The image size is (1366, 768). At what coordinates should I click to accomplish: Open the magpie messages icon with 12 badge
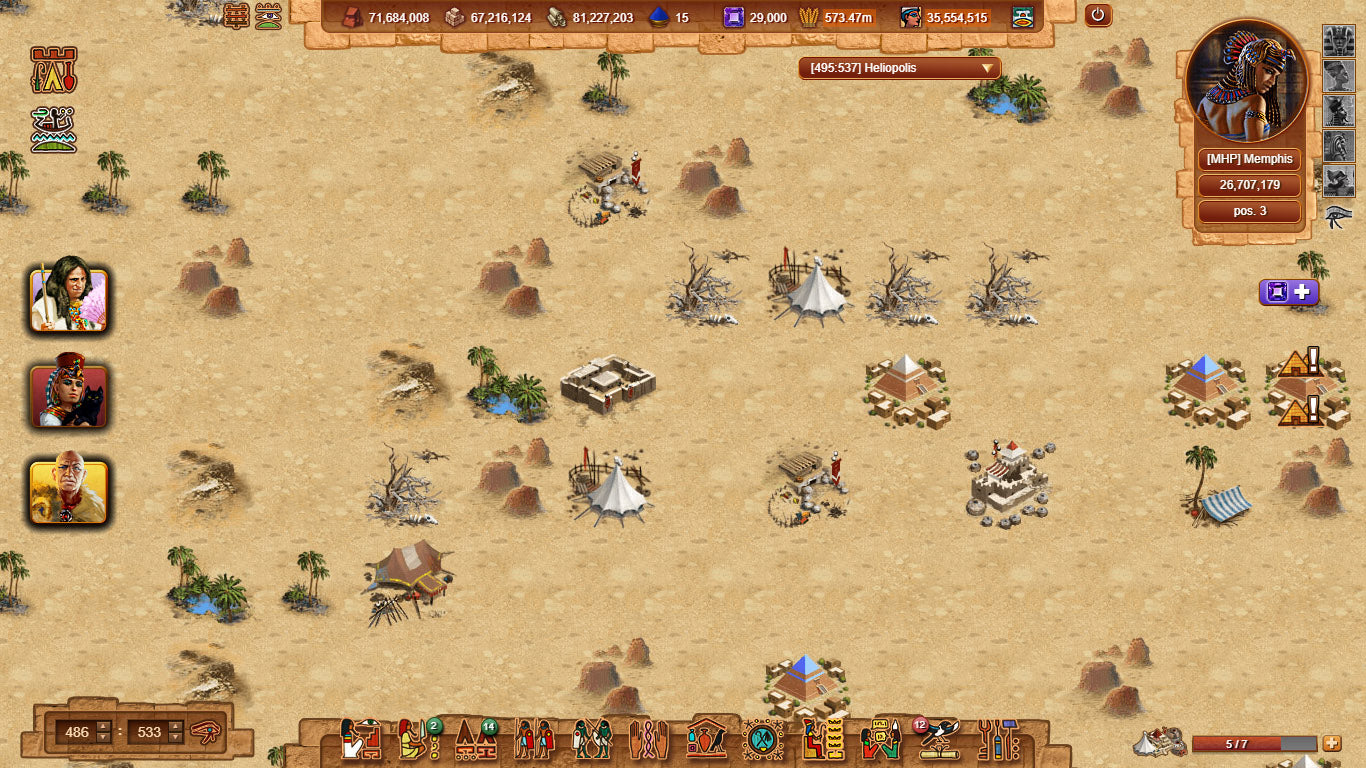tap(937, 740)
